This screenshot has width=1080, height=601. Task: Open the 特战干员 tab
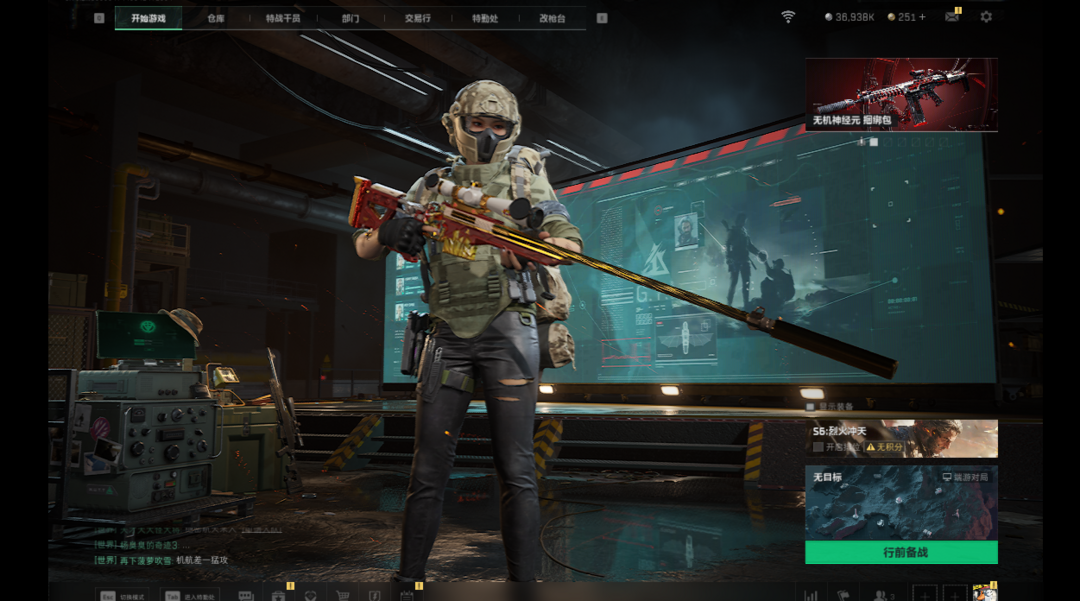[283, 18]
